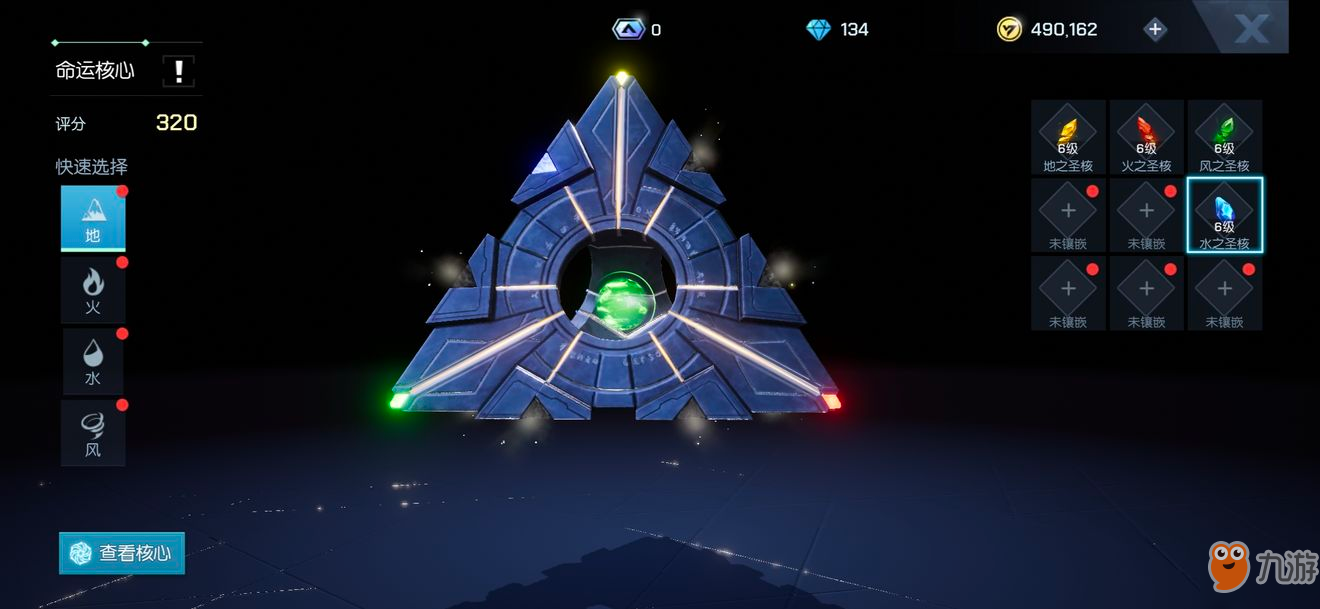Screen dimensions: 1320x609
Task: Switch to the 火 fire quick-select tab
Action: click(x=93, y=290)
